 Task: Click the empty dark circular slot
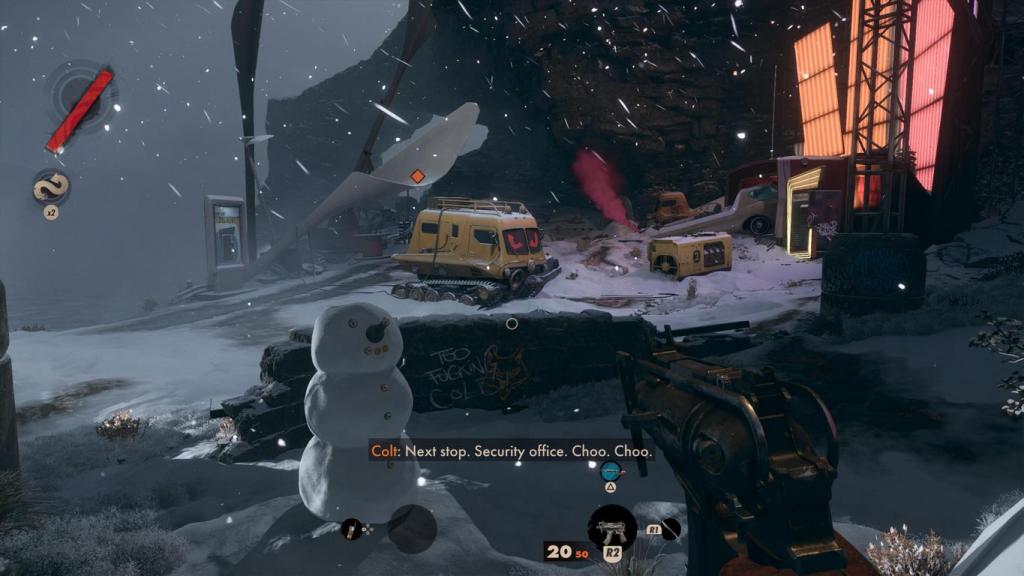[x=412, y=528]
